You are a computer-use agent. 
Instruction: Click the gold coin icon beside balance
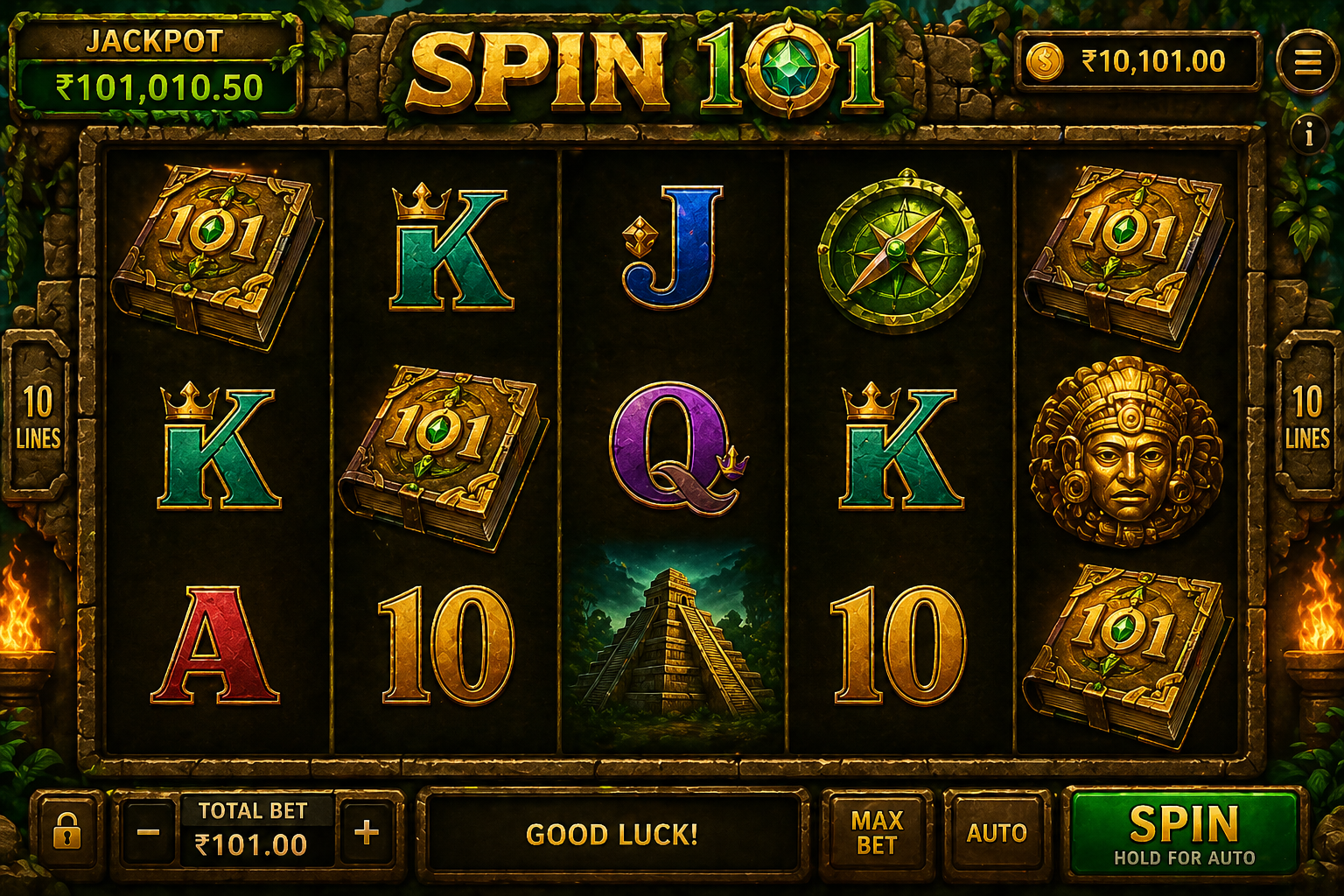[x=1046, y=61]
